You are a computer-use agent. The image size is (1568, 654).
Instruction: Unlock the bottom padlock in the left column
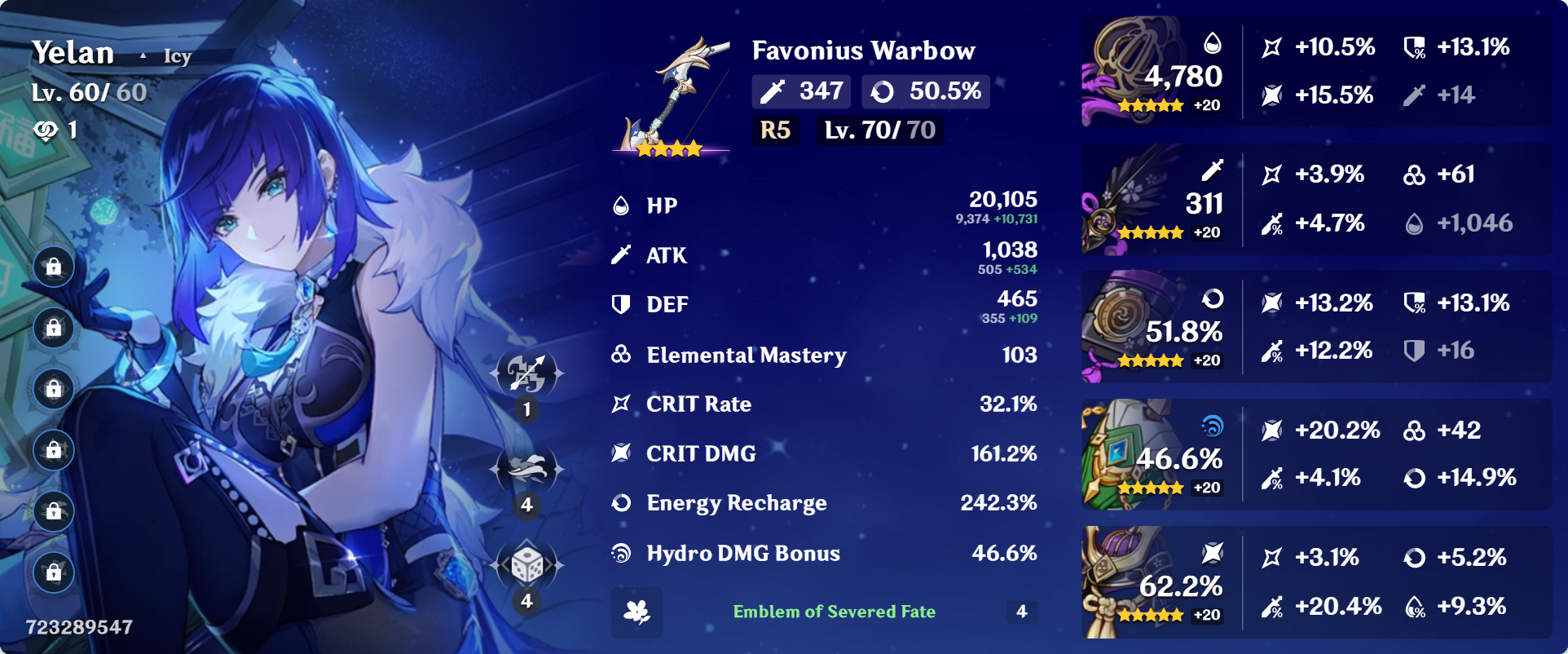pyautogui.click(x=53, y=571)
